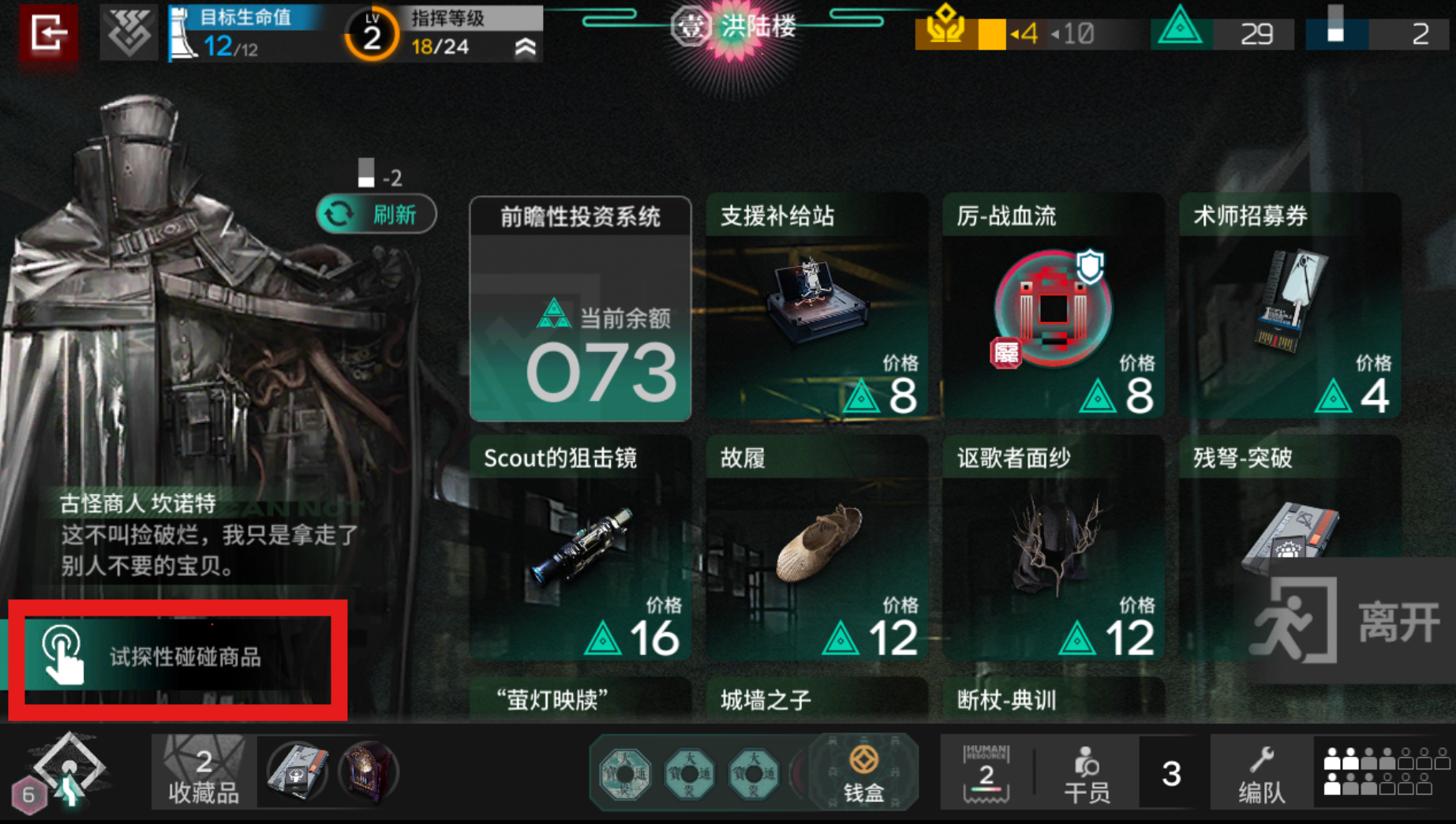This screenshot has width=1456, height=824.
Task: Select the 断杖-典训 shop item
Action: (x=1053, y=699)
